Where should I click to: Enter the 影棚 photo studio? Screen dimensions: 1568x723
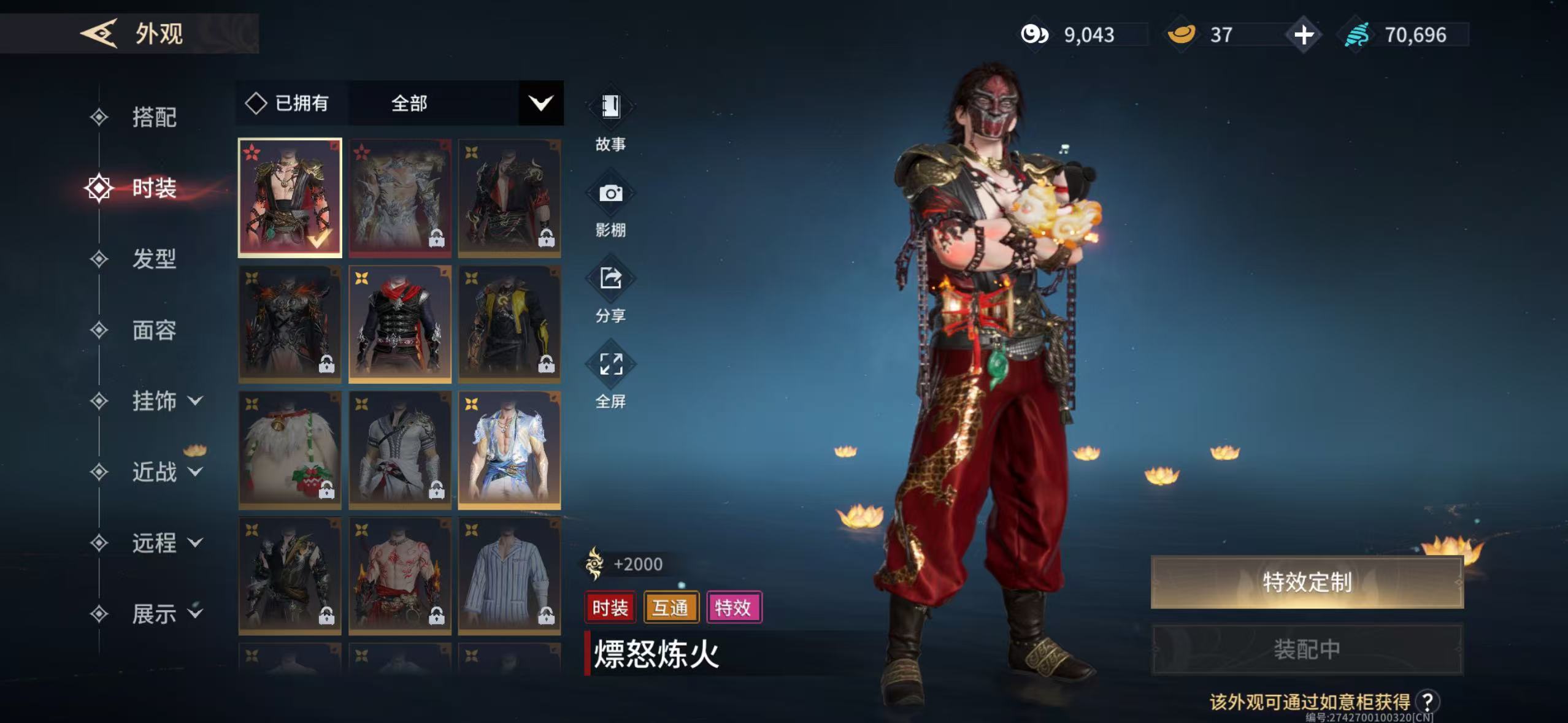610,207
